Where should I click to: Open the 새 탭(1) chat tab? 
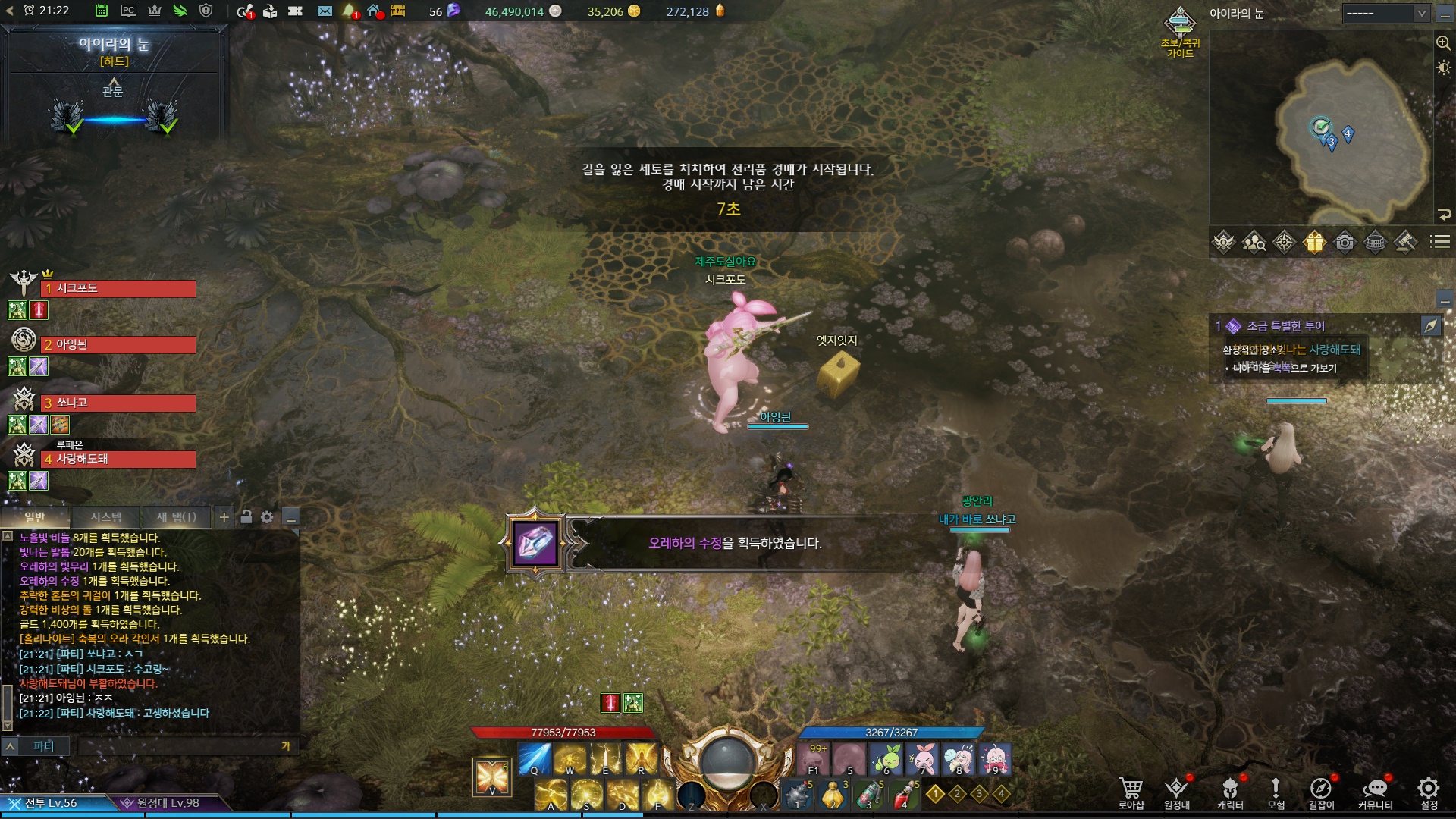(176, 517)
